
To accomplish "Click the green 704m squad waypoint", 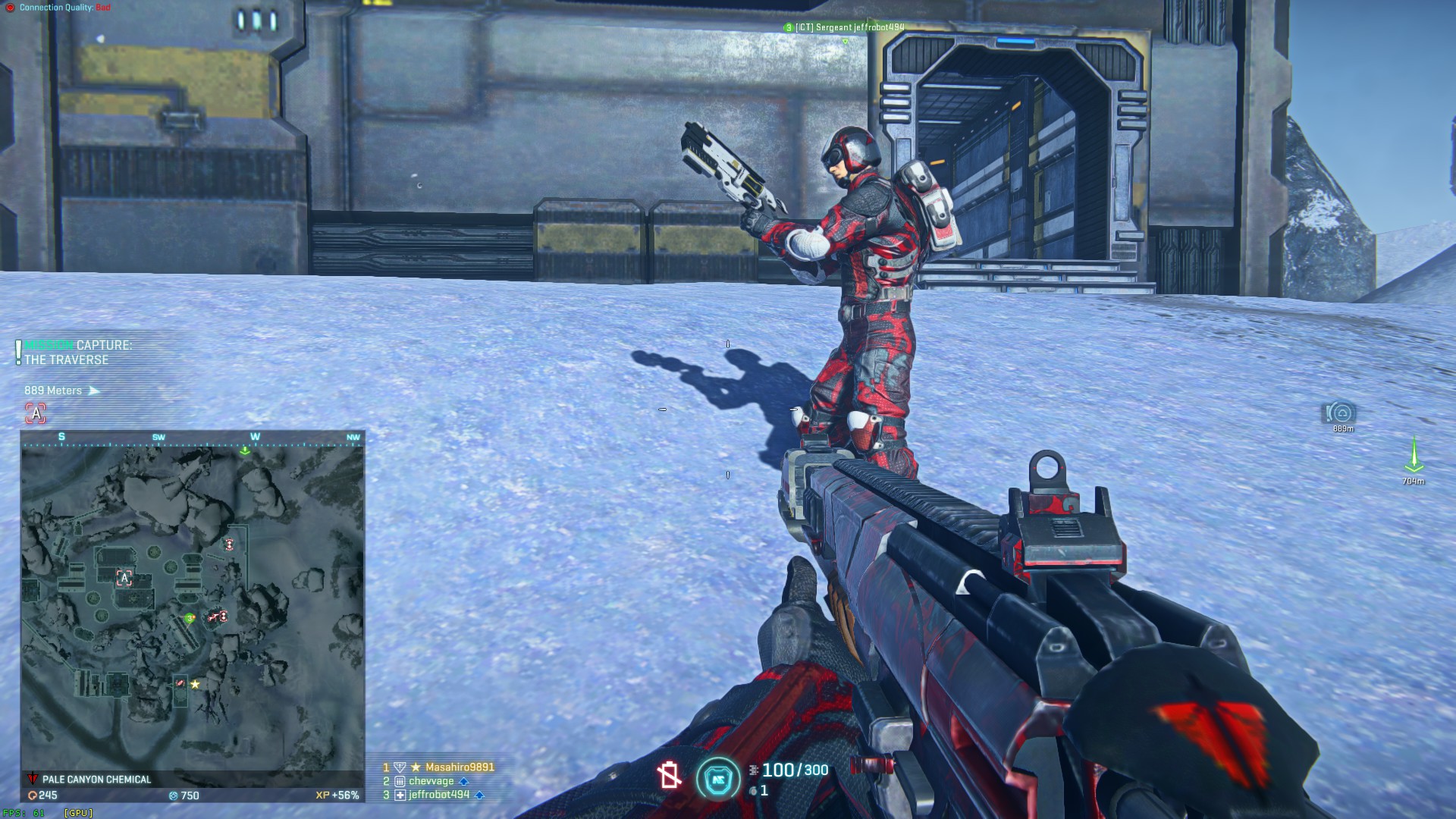I will click(x=1414, y=457).
